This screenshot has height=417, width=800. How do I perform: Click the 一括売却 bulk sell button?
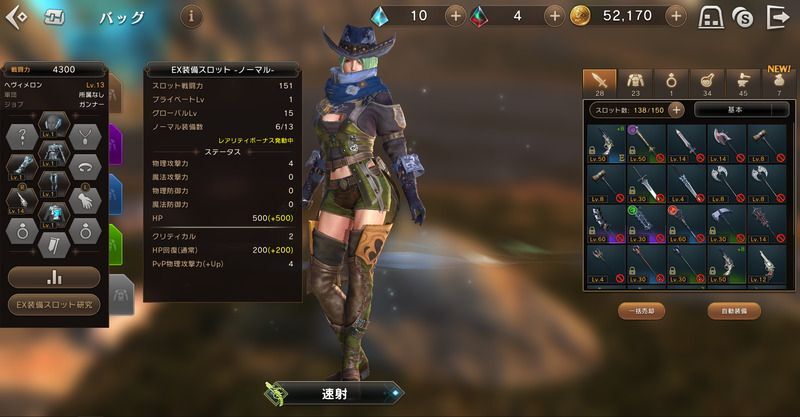coord(642,311)
